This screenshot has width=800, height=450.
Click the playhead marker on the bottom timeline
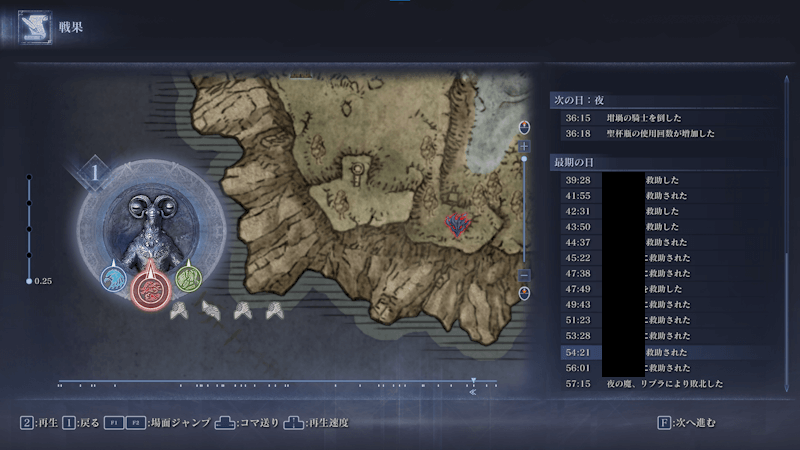coord(473,381)
